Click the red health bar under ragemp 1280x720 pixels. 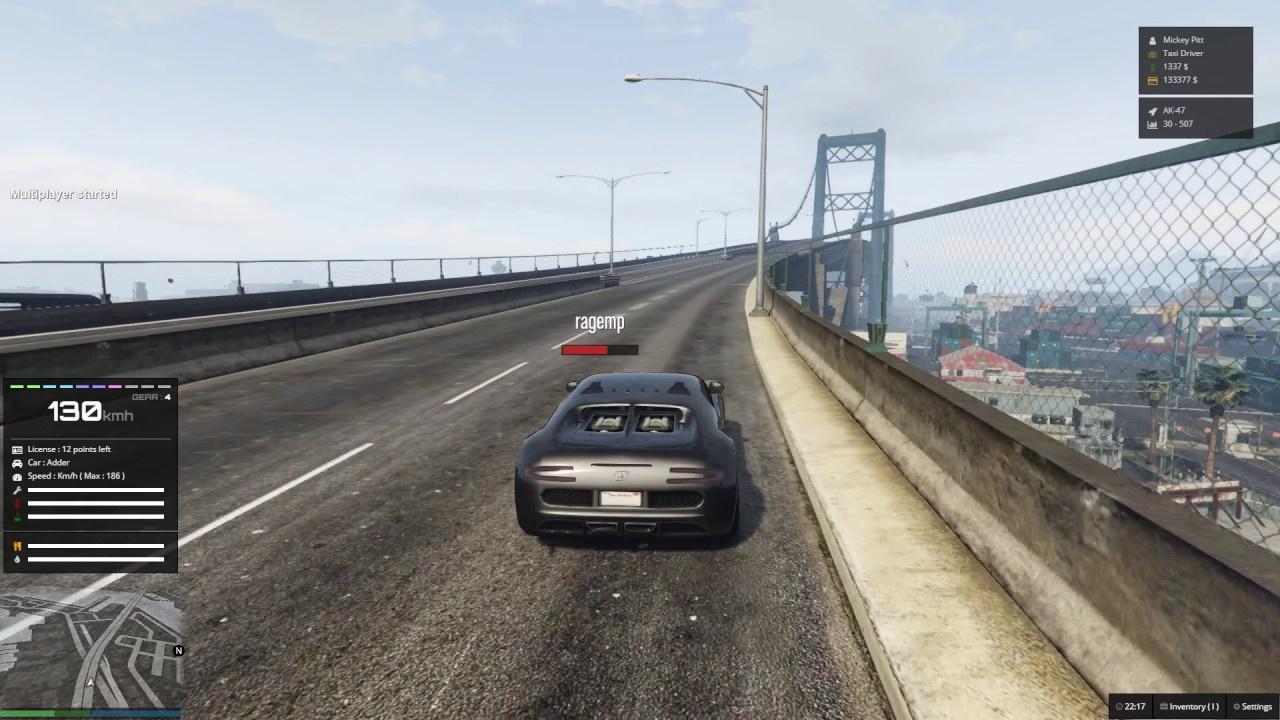pos(586,350)
